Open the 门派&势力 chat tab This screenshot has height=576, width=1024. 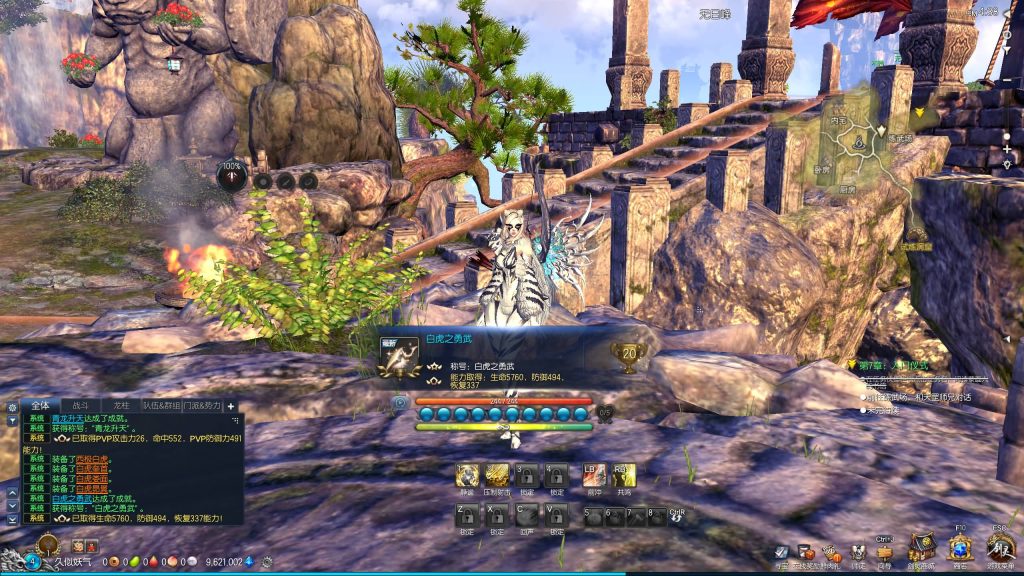point(203,405)
